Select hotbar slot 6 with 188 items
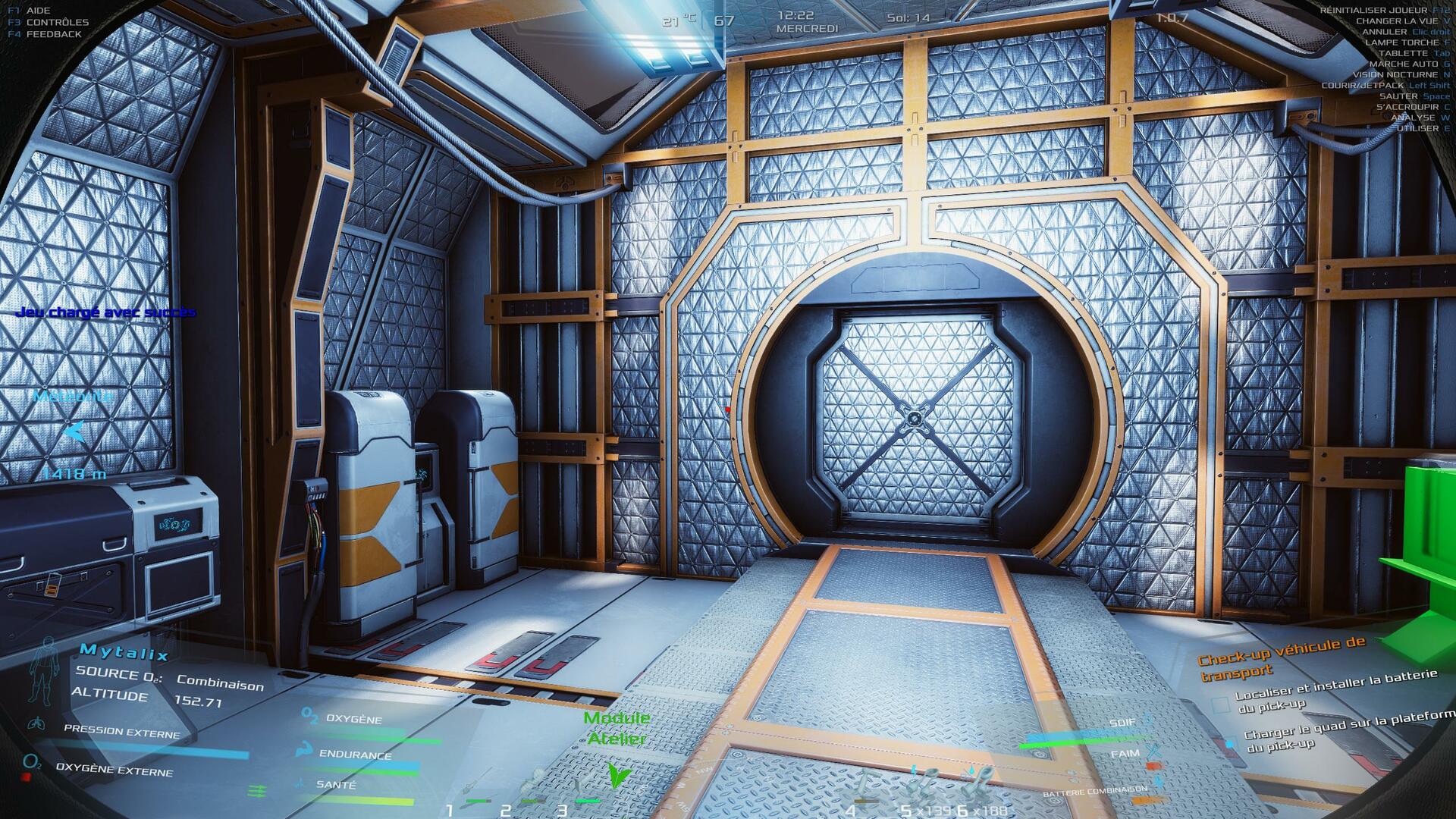 980,789
